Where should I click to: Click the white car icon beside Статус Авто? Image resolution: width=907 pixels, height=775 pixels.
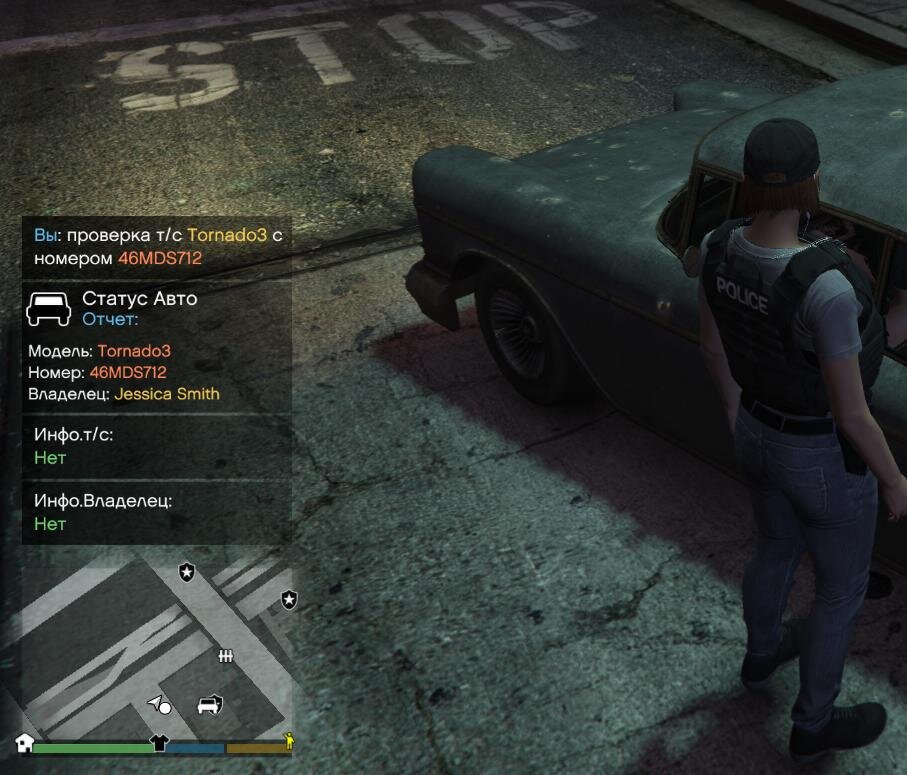(48, 308)
